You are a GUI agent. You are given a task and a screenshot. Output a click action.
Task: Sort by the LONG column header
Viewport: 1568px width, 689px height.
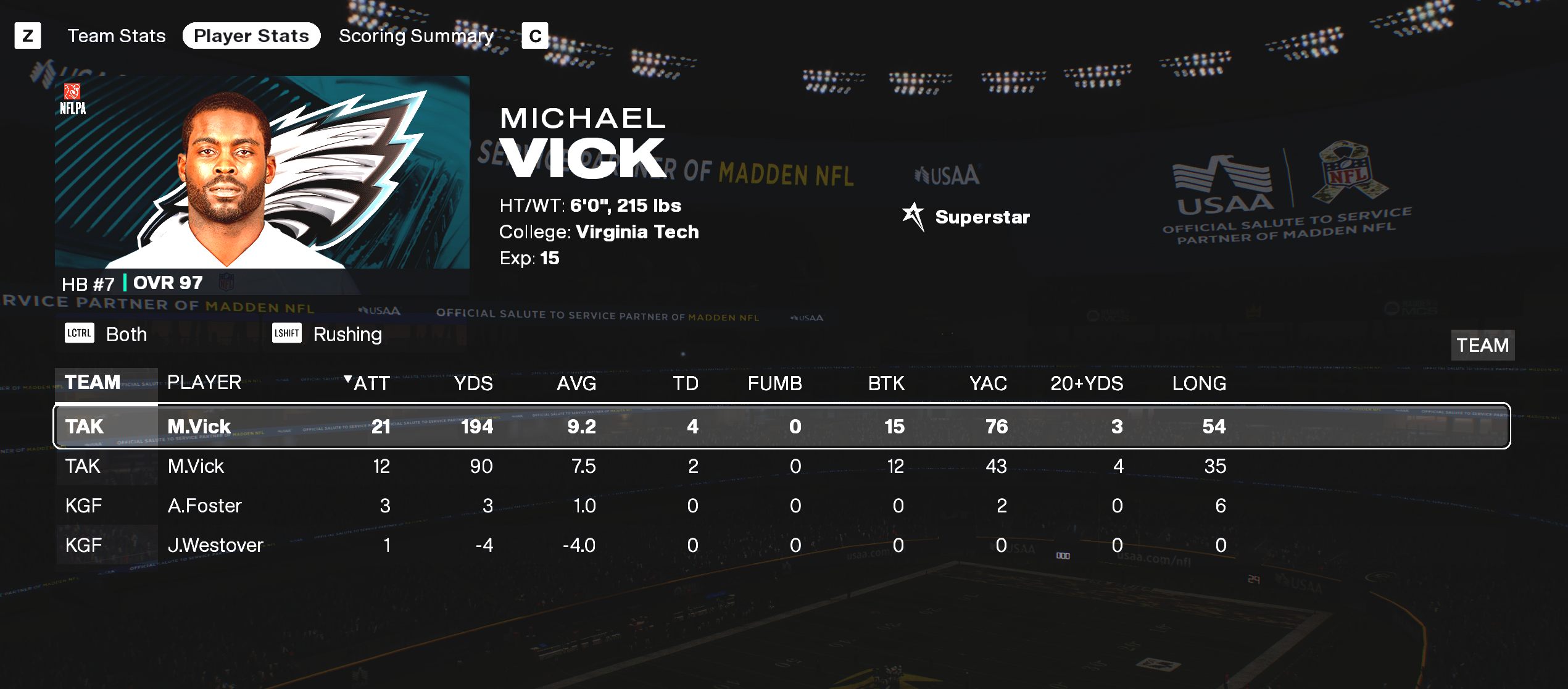1199,383
